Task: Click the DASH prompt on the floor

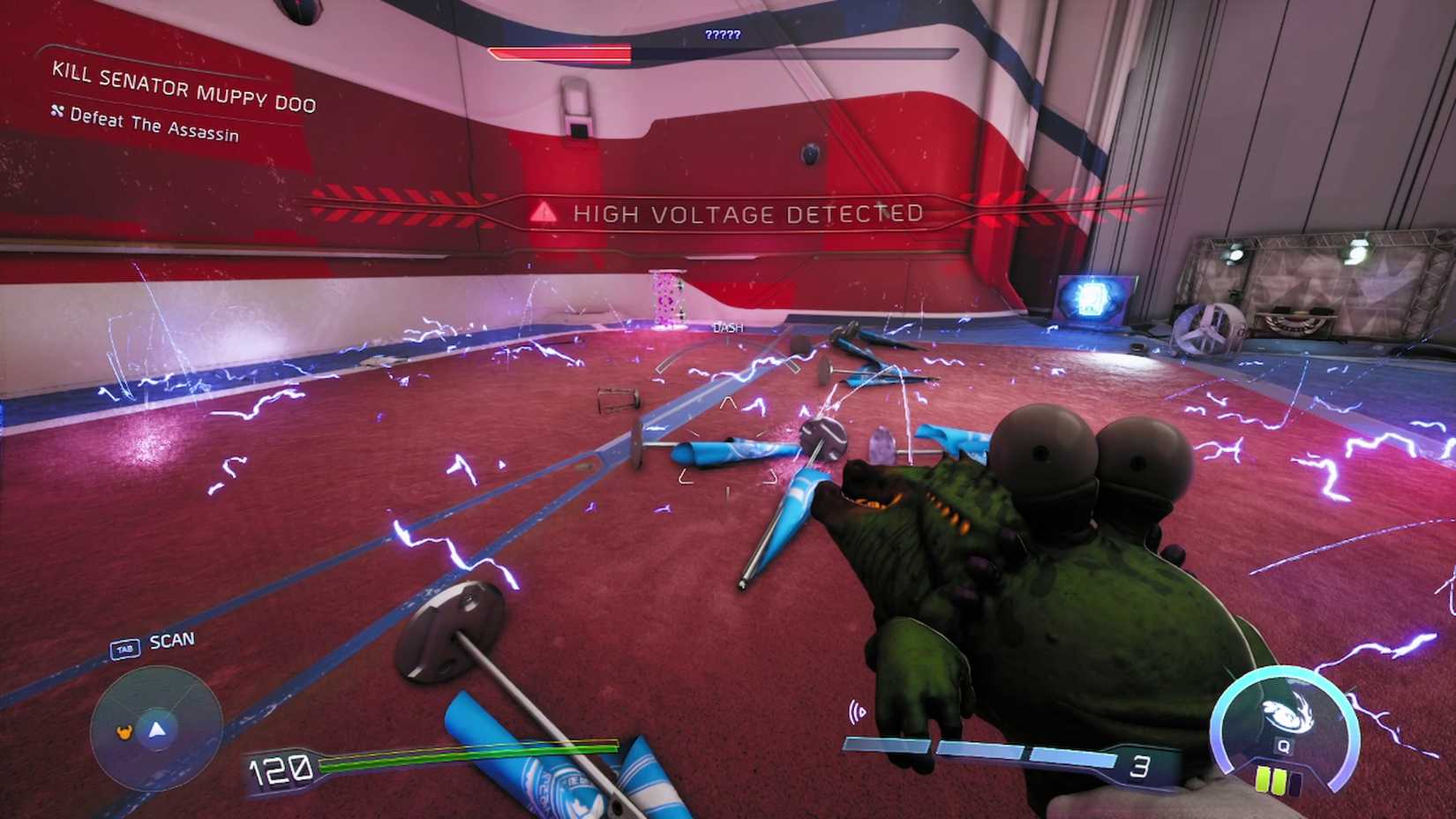Action: pyautogui.click(x=727, y=327)
